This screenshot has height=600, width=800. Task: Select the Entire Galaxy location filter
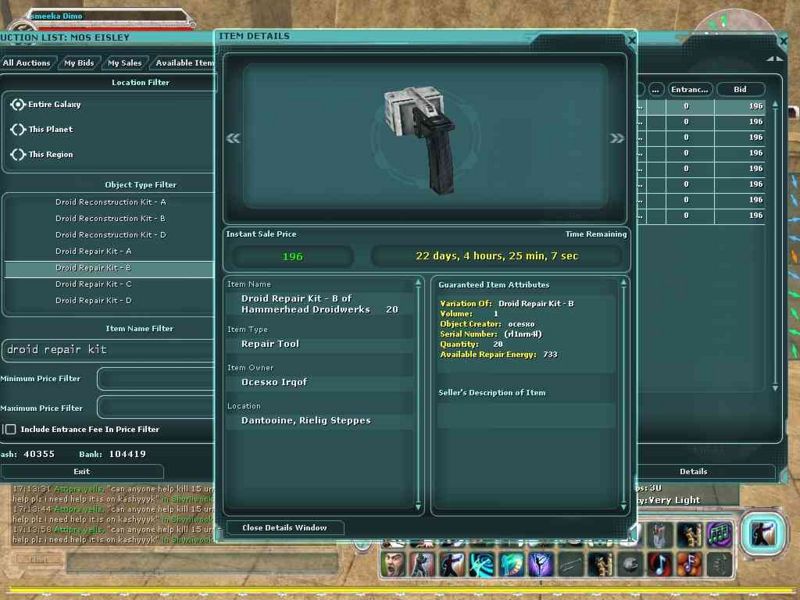click(18, 104)
